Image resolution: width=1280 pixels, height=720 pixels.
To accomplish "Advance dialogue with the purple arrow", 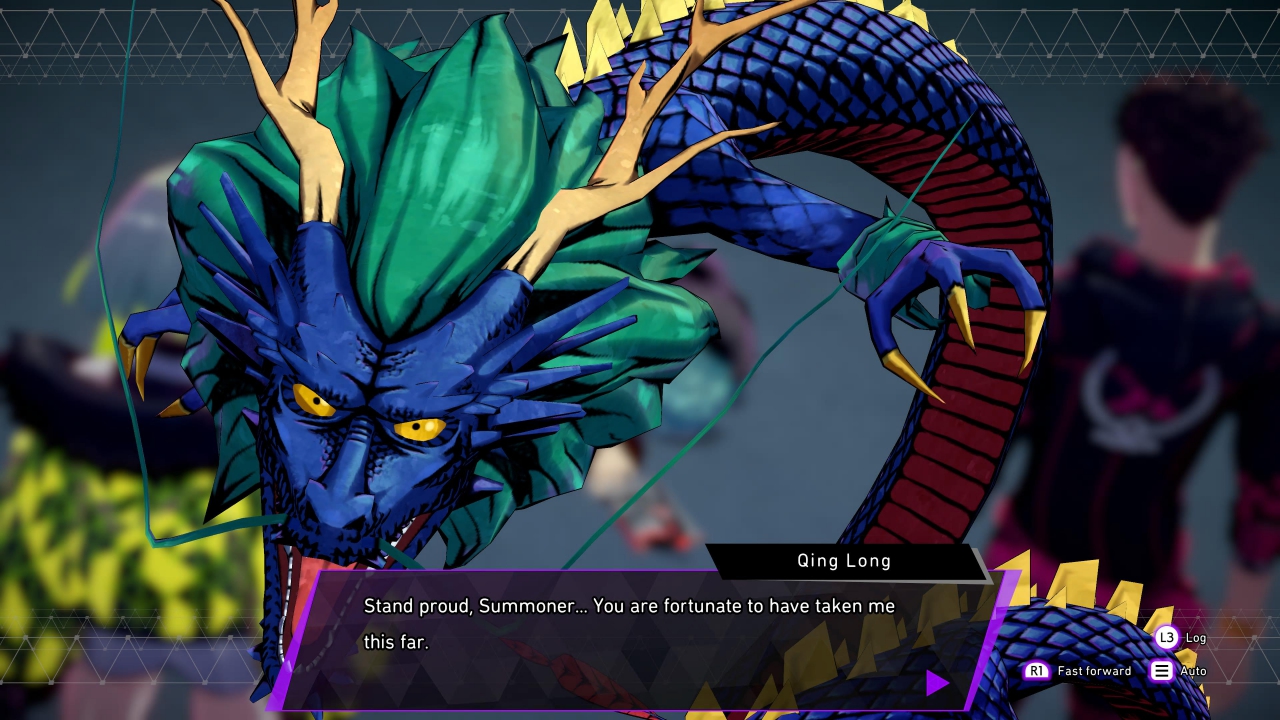I will pyautogui.click(x=937, y=683).
